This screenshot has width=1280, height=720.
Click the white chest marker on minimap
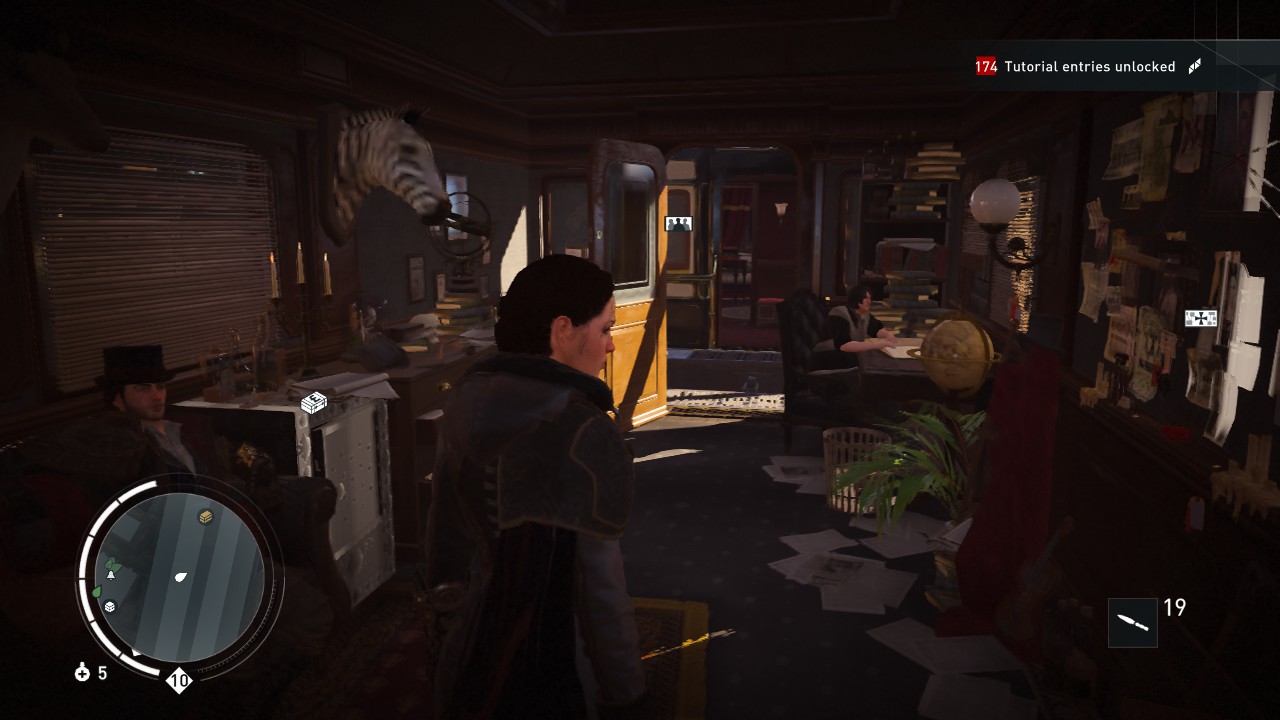[110, 606]
